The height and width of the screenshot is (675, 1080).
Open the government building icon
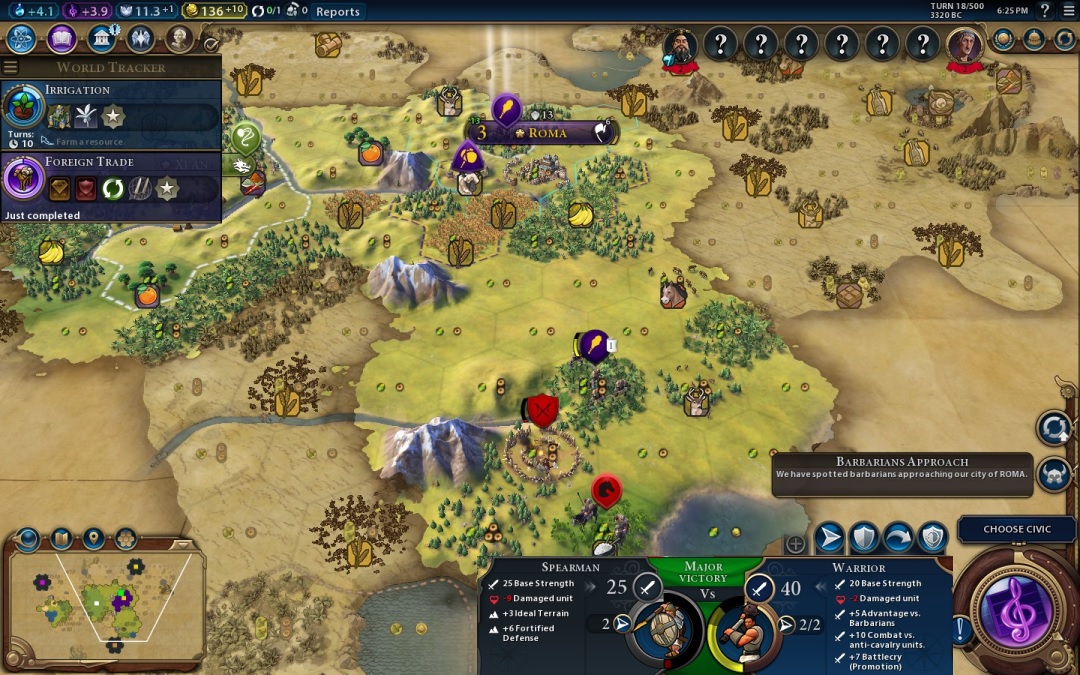[101, 39]
